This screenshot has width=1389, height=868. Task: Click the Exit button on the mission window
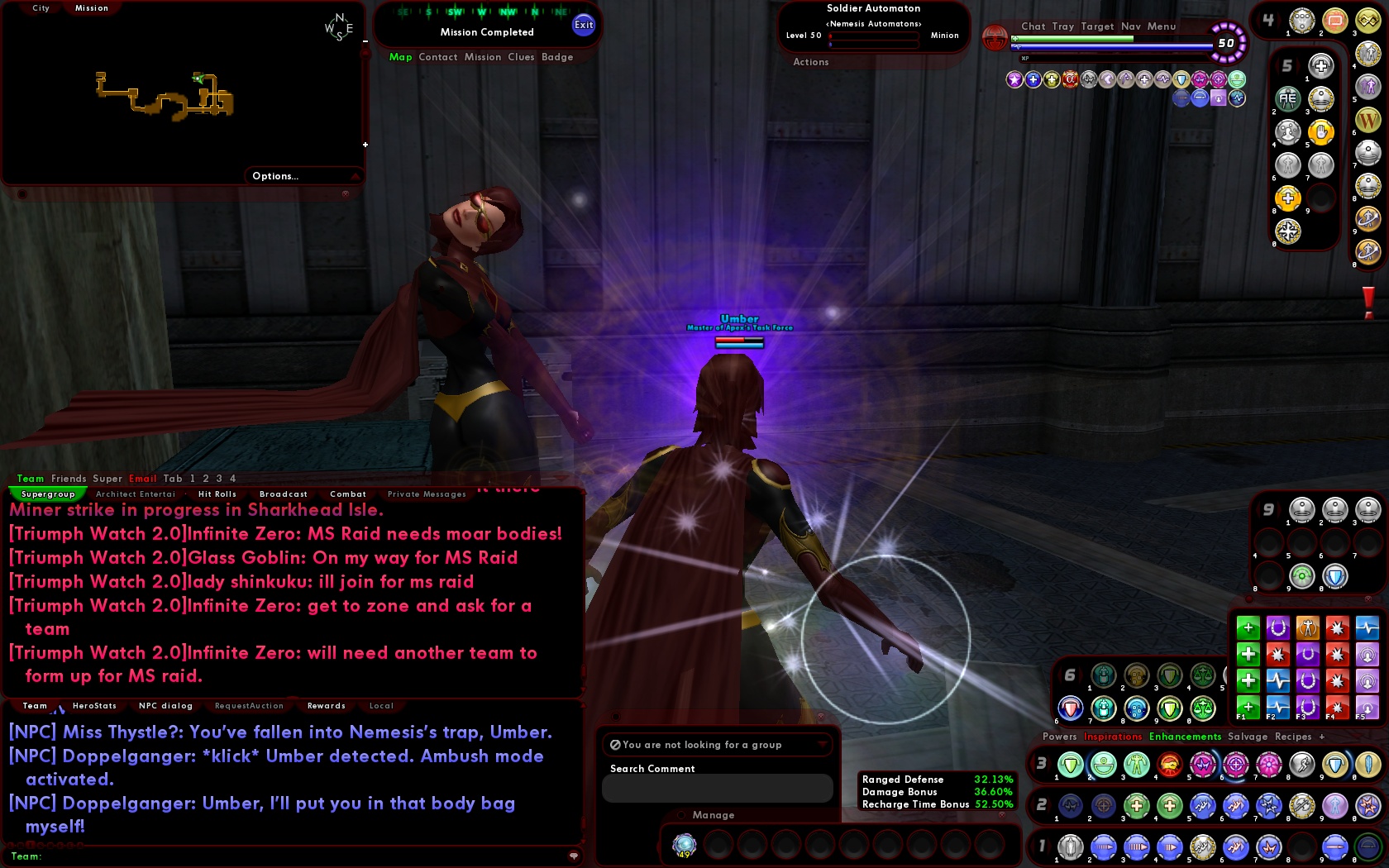point(584,25)
